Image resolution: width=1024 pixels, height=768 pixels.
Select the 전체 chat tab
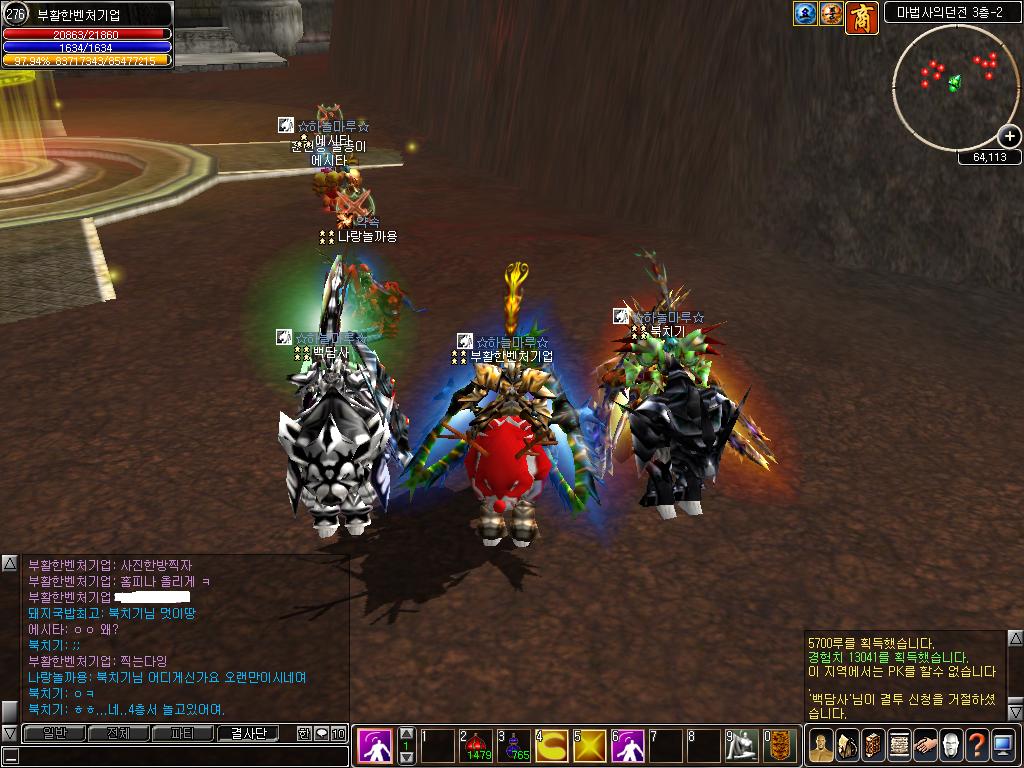(x=118, y=733)
